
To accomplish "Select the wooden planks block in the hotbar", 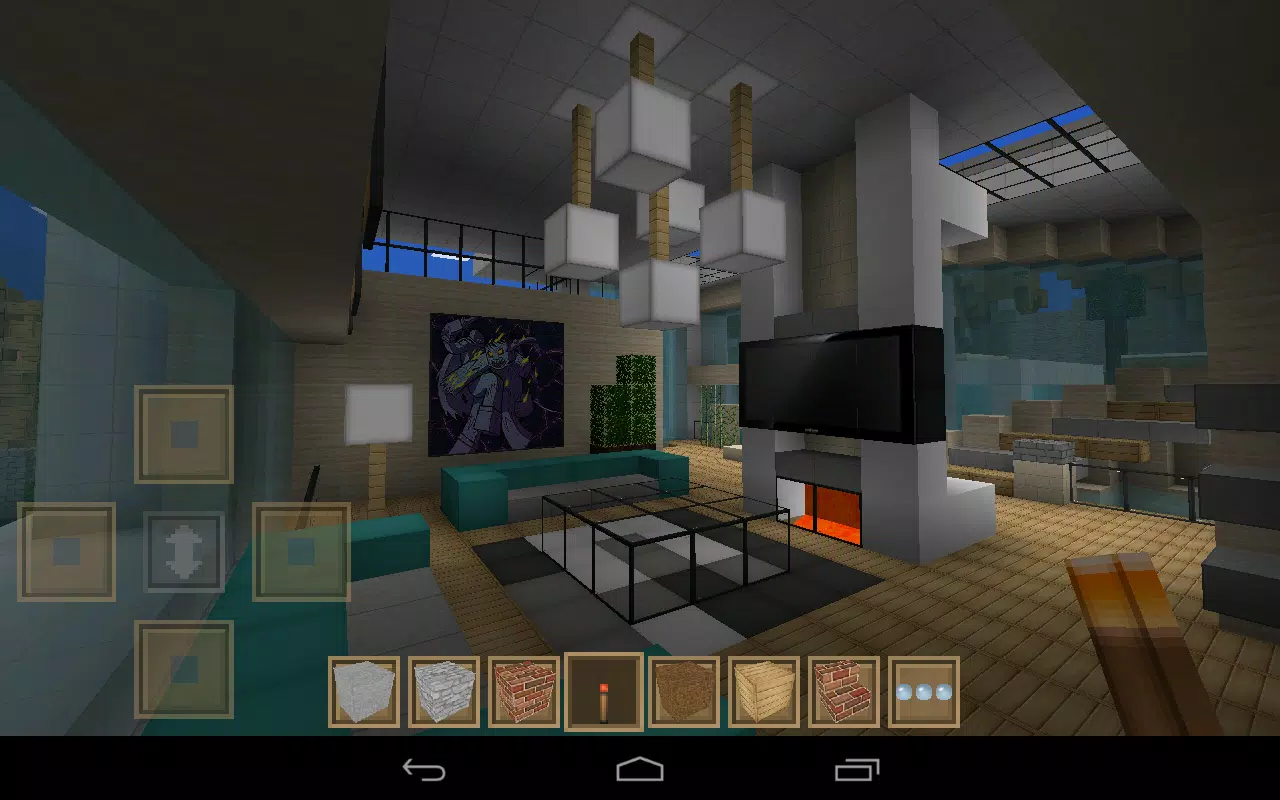I will (x=766, y=690).
